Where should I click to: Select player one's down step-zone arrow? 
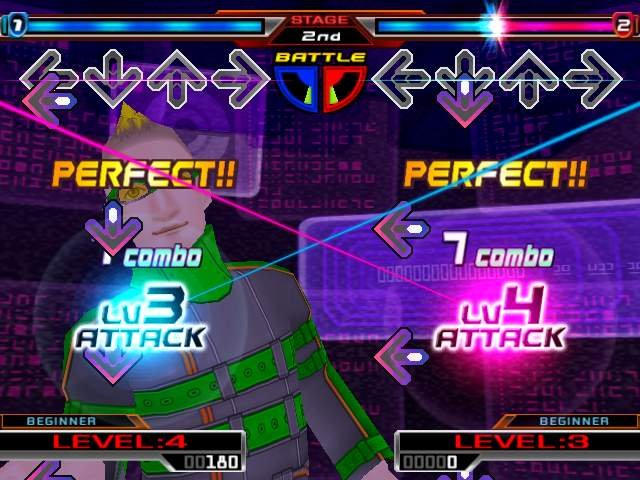click(x=112, y=77)
